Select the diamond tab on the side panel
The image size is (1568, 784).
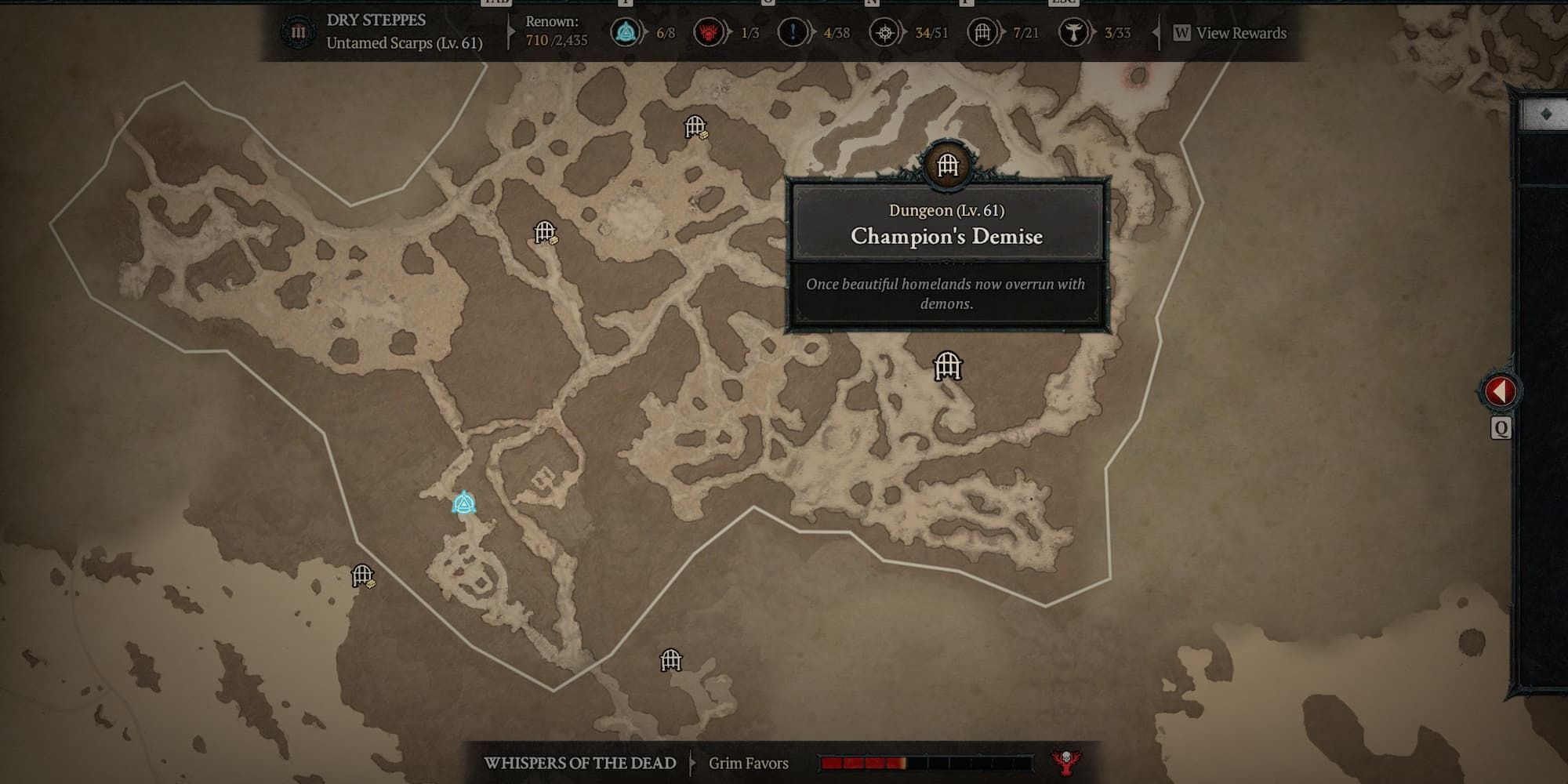(1545, 114)
